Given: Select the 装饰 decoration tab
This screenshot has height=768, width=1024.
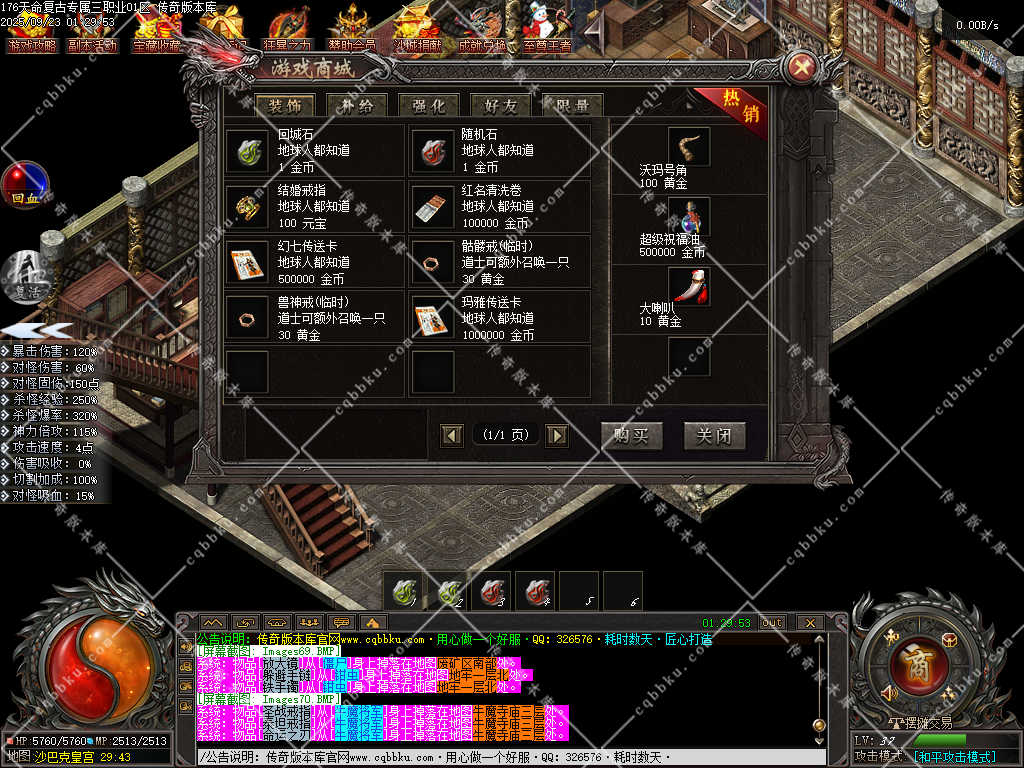Looking at the screenshot, I should coord(284,106).
